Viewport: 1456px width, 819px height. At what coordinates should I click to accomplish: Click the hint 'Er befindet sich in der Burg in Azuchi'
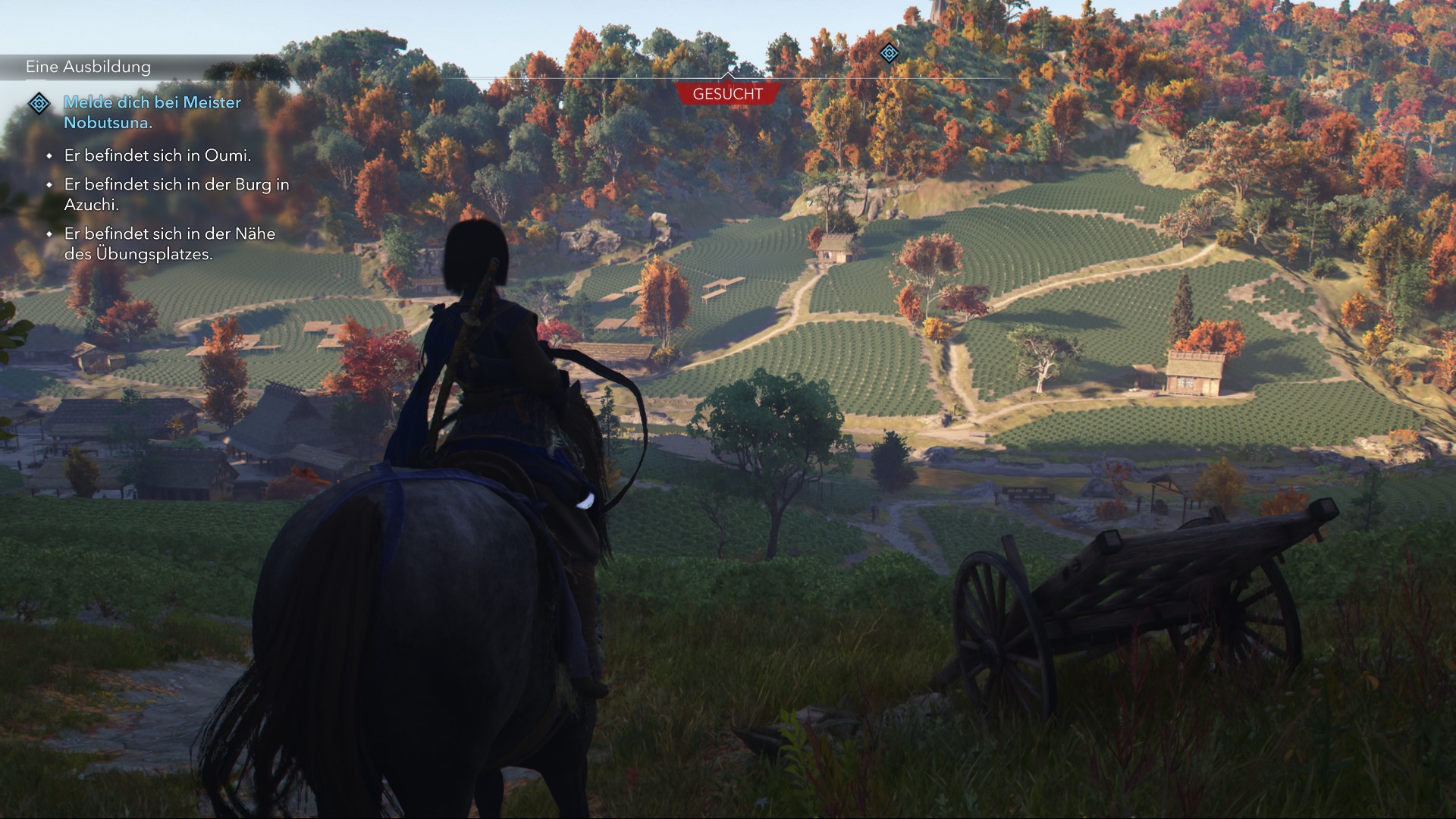pos(174,194)
